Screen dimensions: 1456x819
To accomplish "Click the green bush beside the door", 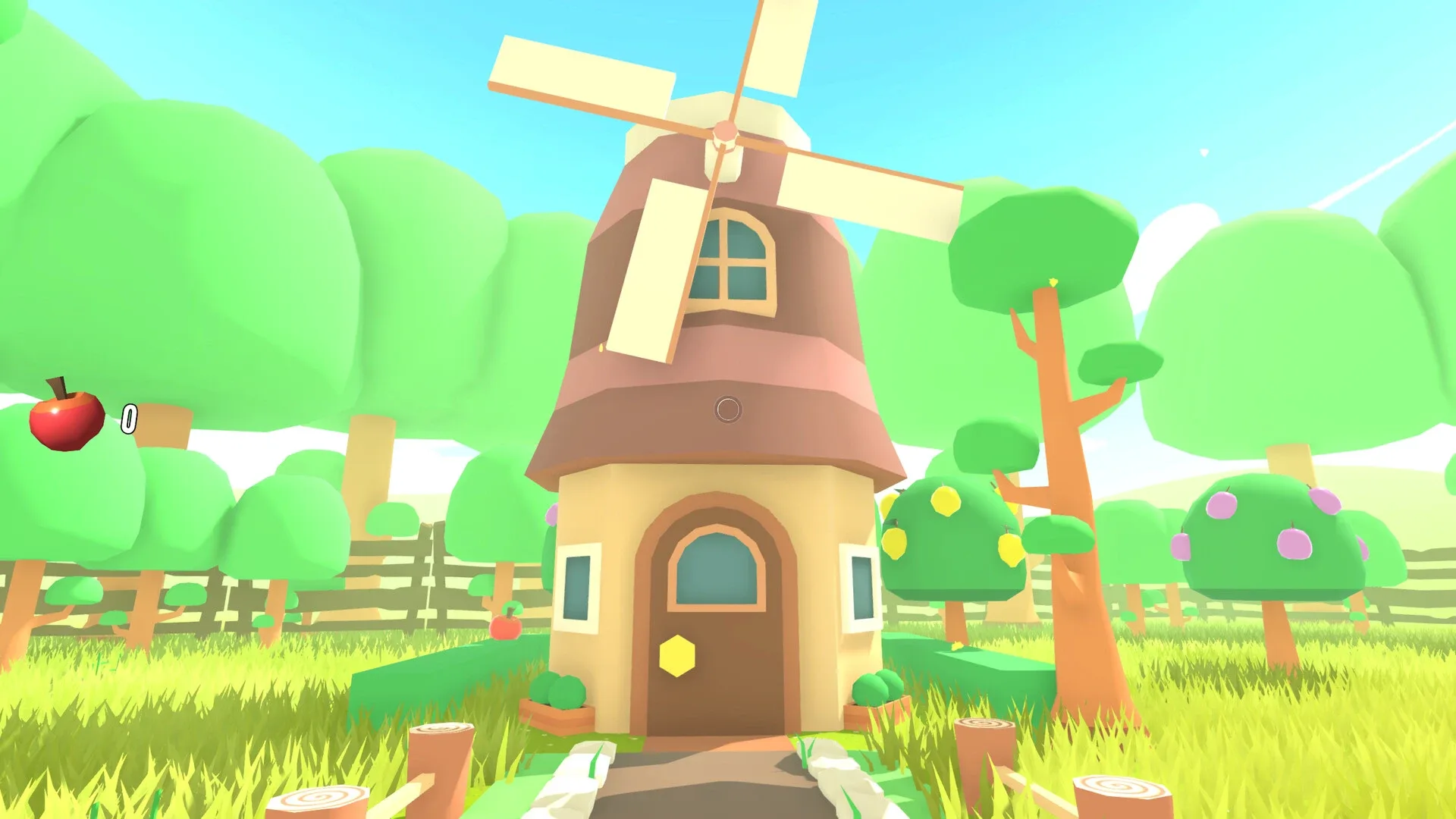I will pyautogui.click(x=562, y=692).
